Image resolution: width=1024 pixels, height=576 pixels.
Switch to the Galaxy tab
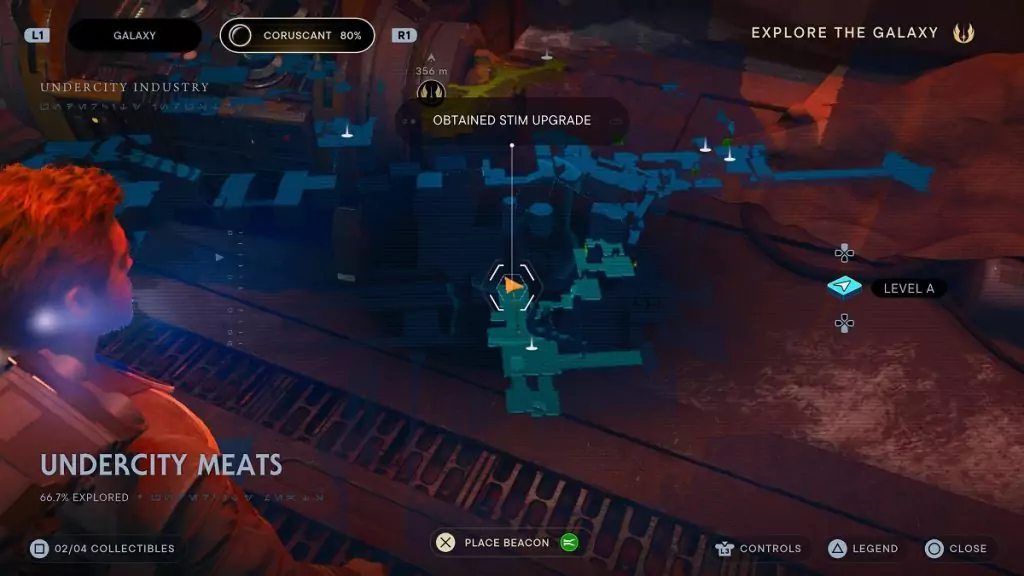tap(134, 35)
